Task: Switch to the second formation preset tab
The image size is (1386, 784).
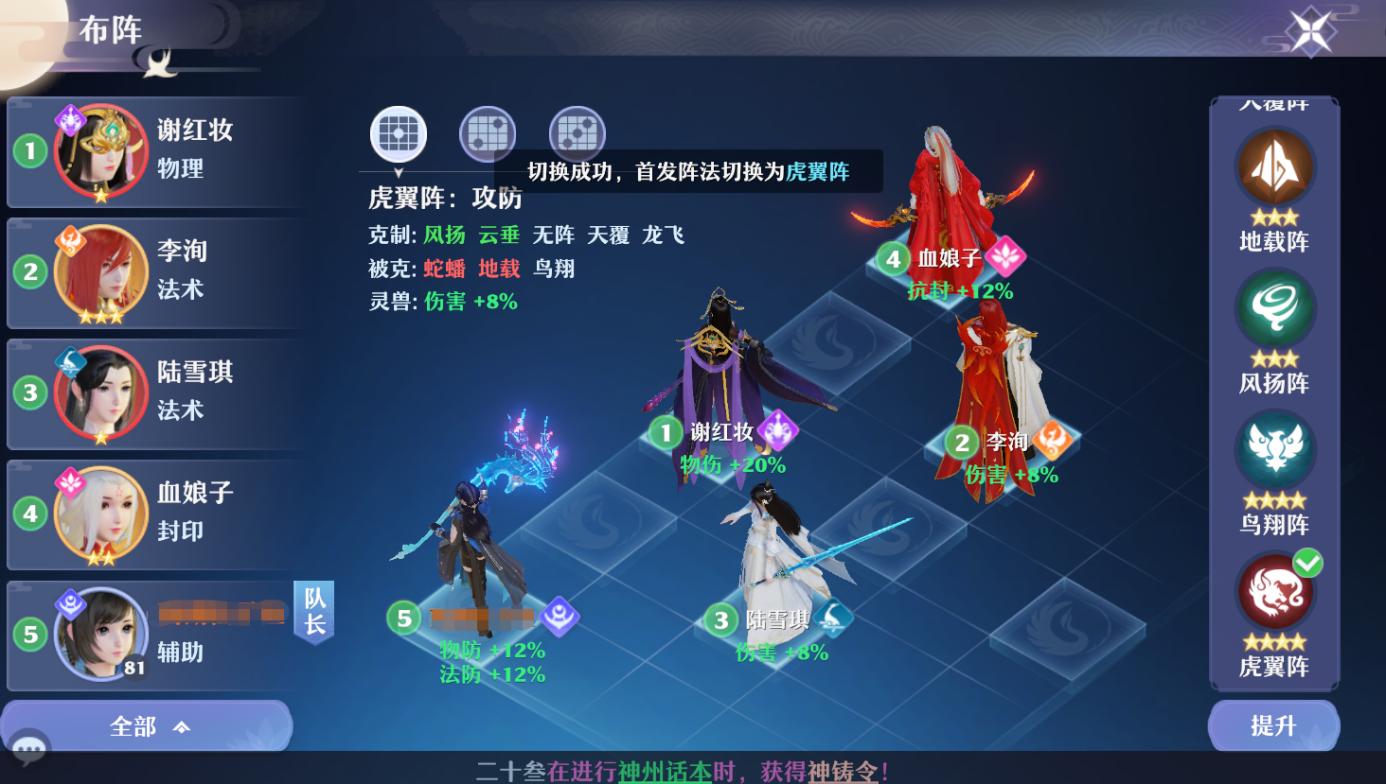Action: click(x=487, y=133)
